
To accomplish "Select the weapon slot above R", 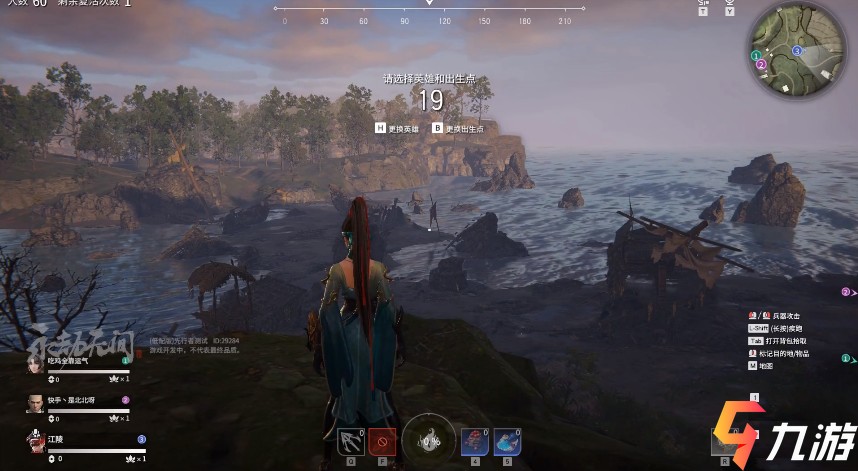I will (724, 440).
